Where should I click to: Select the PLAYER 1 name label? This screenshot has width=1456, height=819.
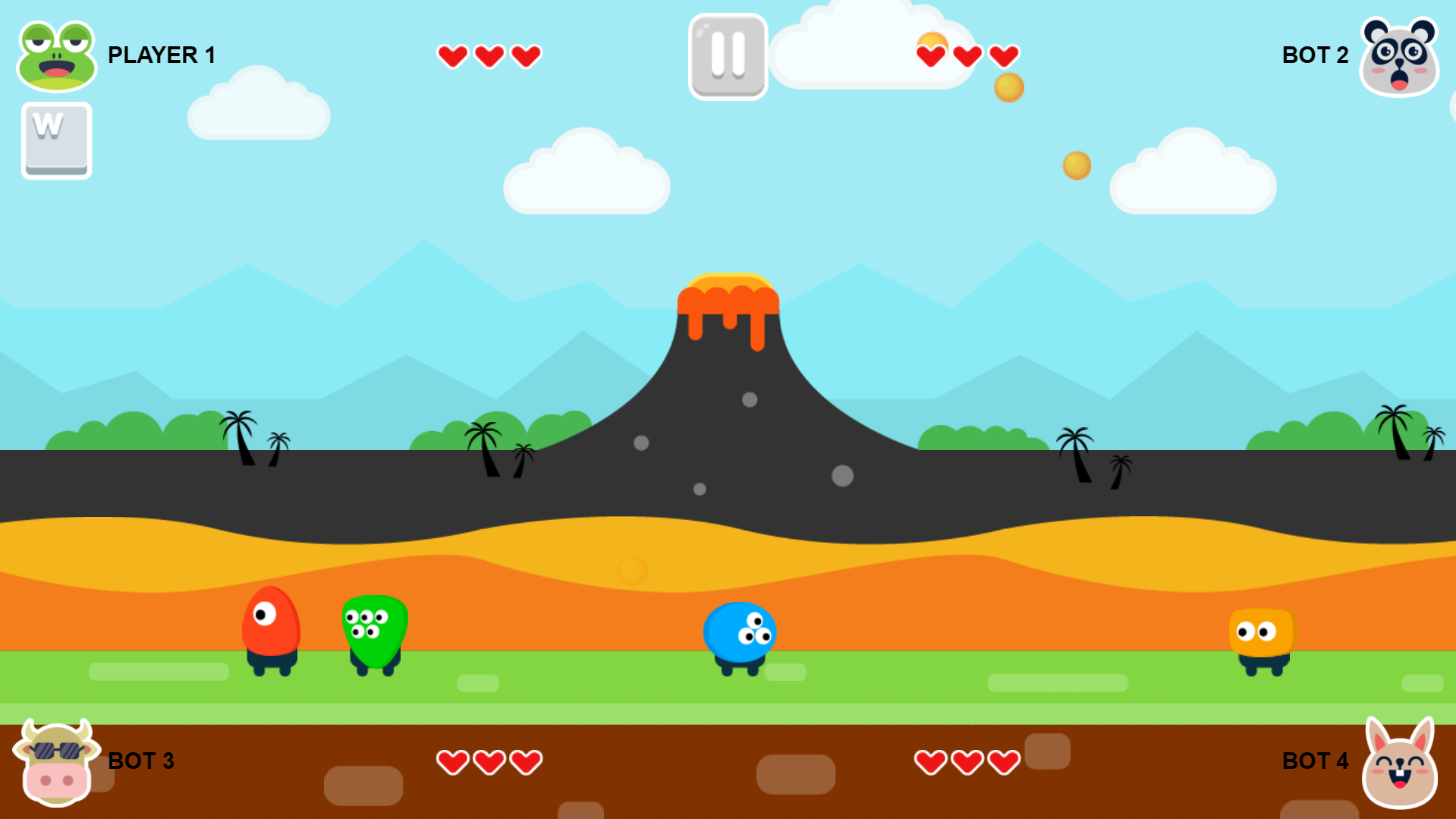click(162, 55)
